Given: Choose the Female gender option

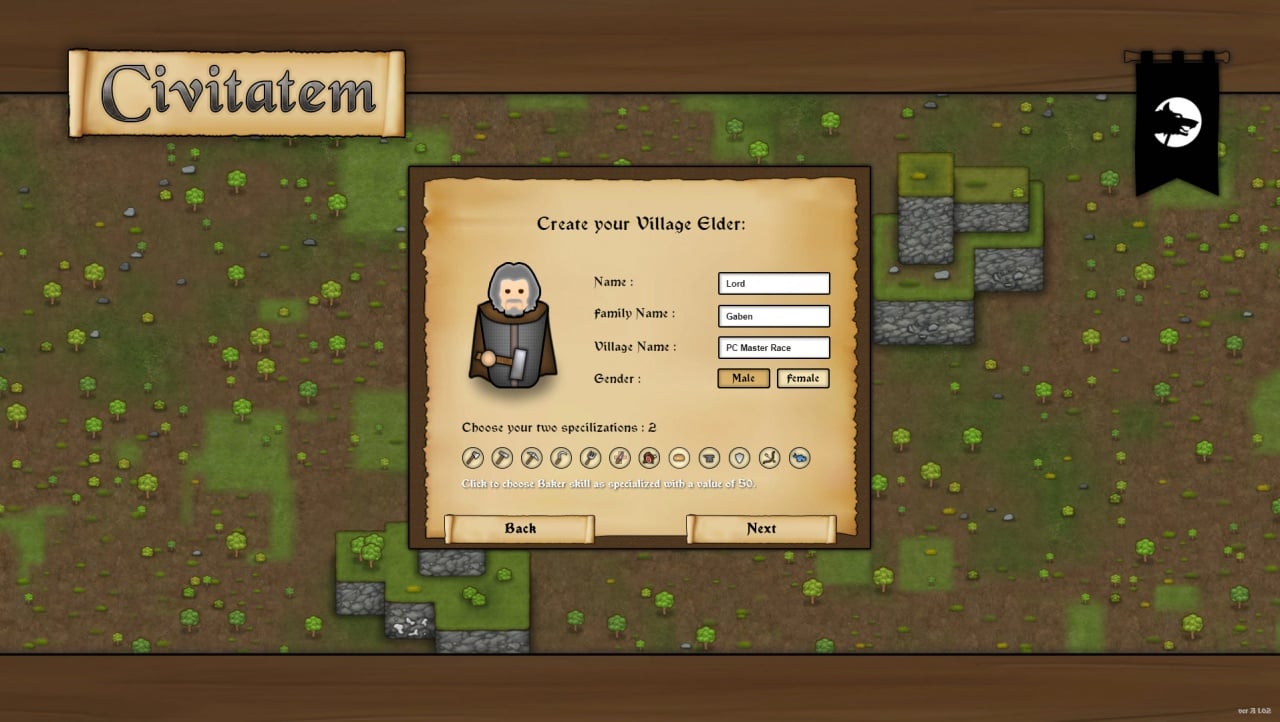Looking at the screenshot, I should pos(802,378).
